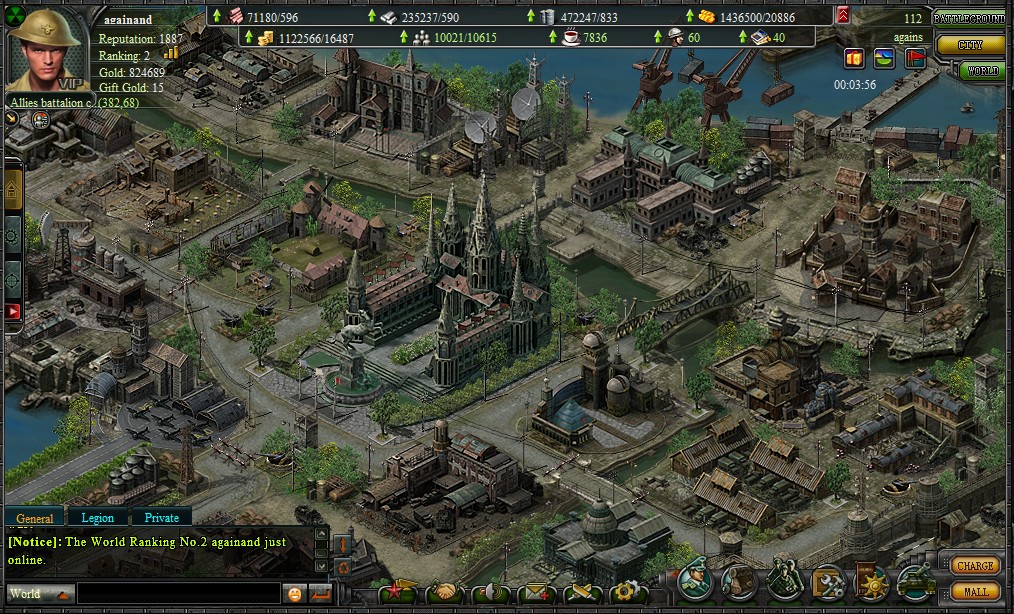Click the red flag icon
Image resolution: width=1014 pixels, height=614 pixels.
point(915,58)
